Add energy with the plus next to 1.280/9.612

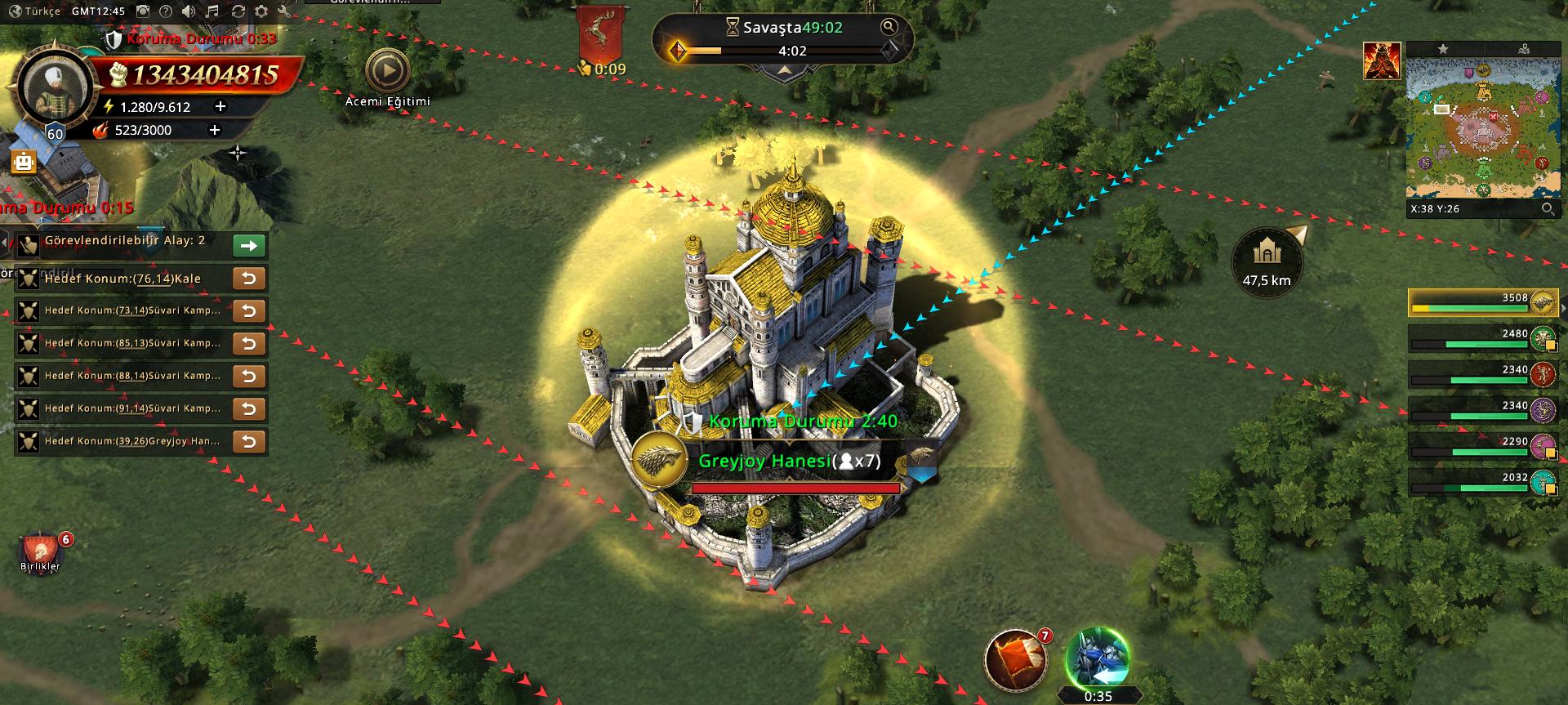tap(219, 107)
